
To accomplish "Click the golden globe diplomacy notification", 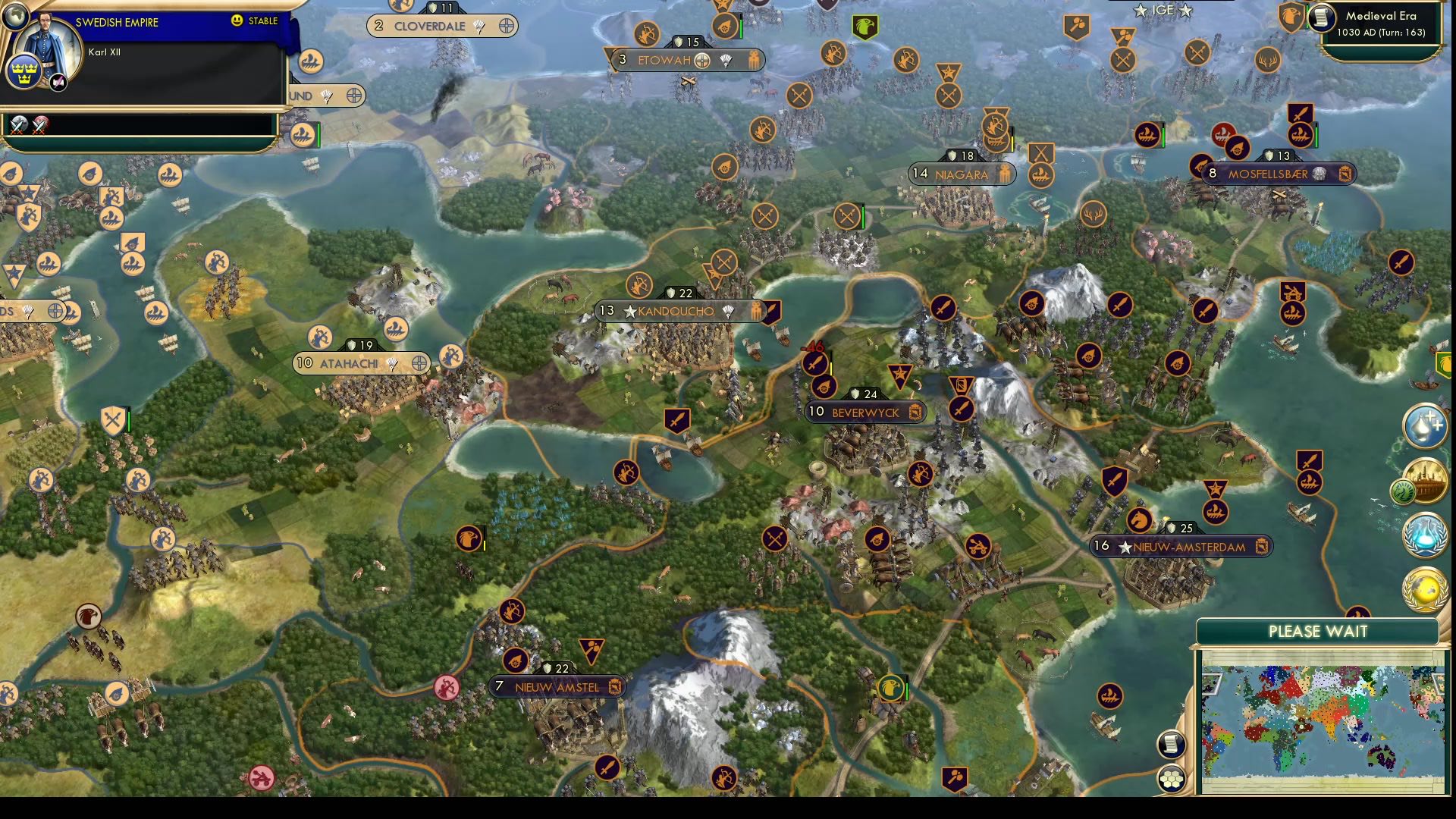I will [x=1424, y=588].
